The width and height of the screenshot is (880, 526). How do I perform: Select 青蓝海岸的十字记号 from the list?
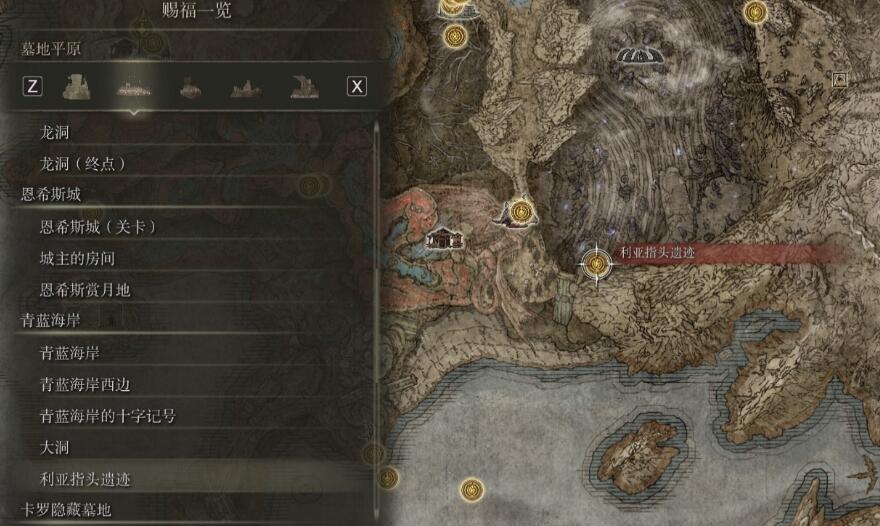(107, 416)
